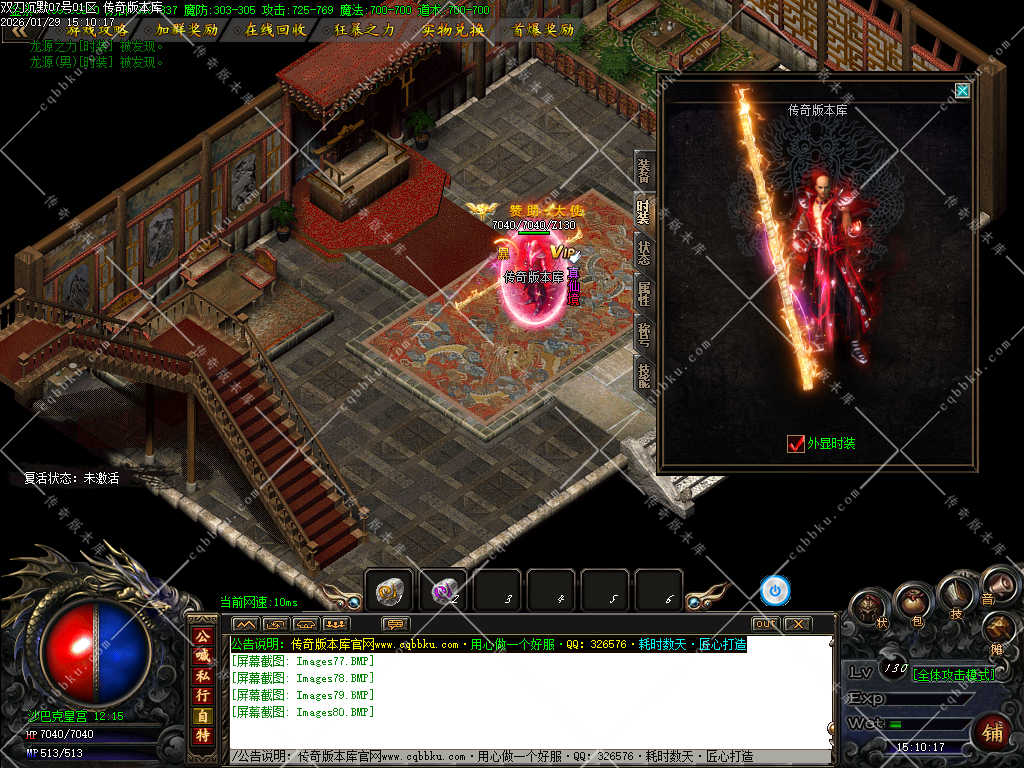Open the 在线回收 online recycle menu

(x=276, y=30)
